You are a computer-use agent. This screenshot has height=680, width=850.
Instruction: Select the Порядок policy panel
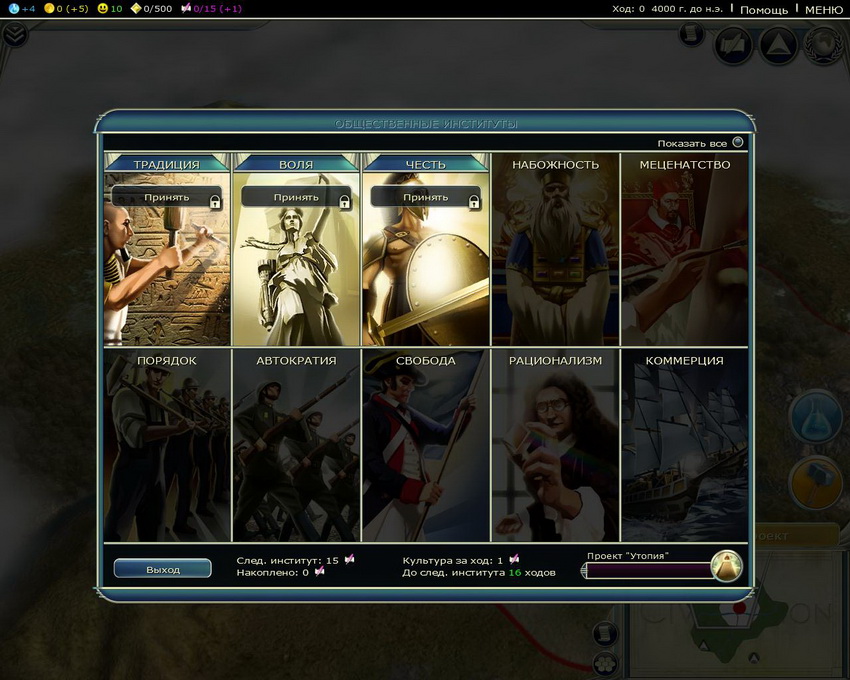pos(166,445)
